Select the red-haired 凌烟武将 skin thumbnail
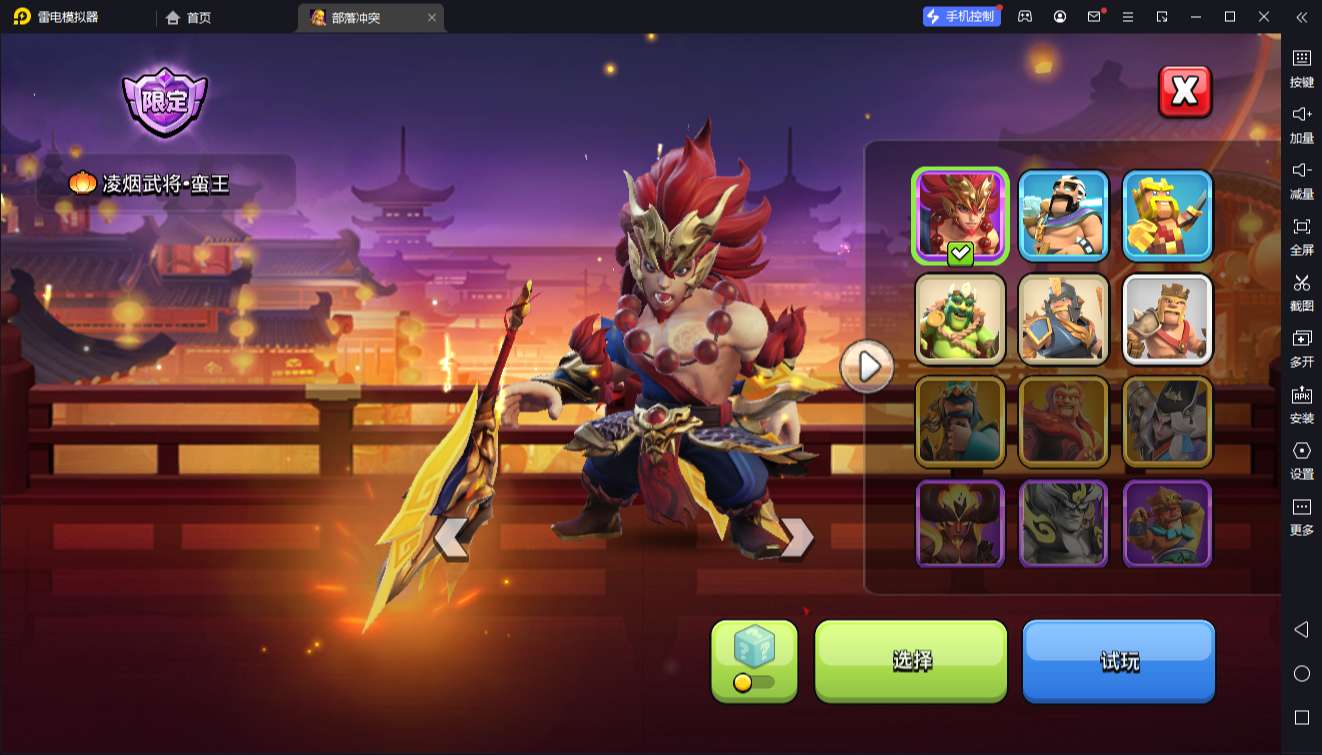Screen dimensions: 1322x755 [960, 215]
